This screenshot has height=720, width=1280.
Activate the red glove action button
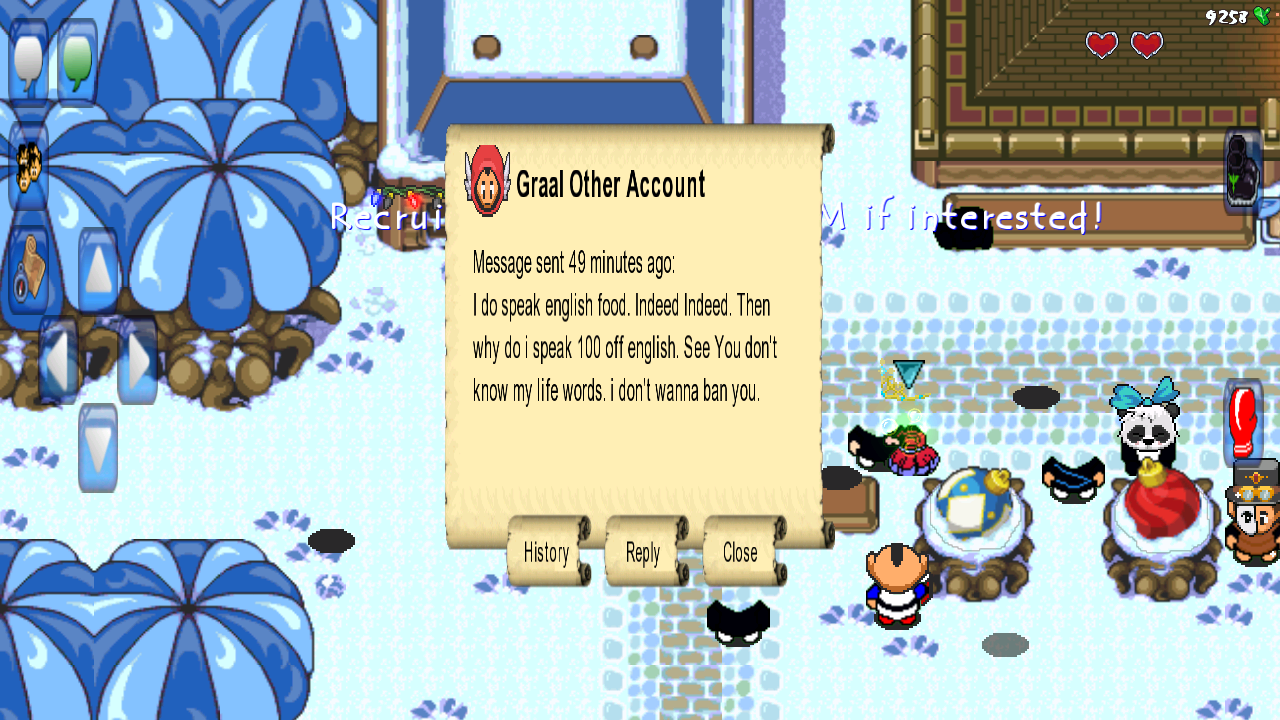(x=1243, y=421)
